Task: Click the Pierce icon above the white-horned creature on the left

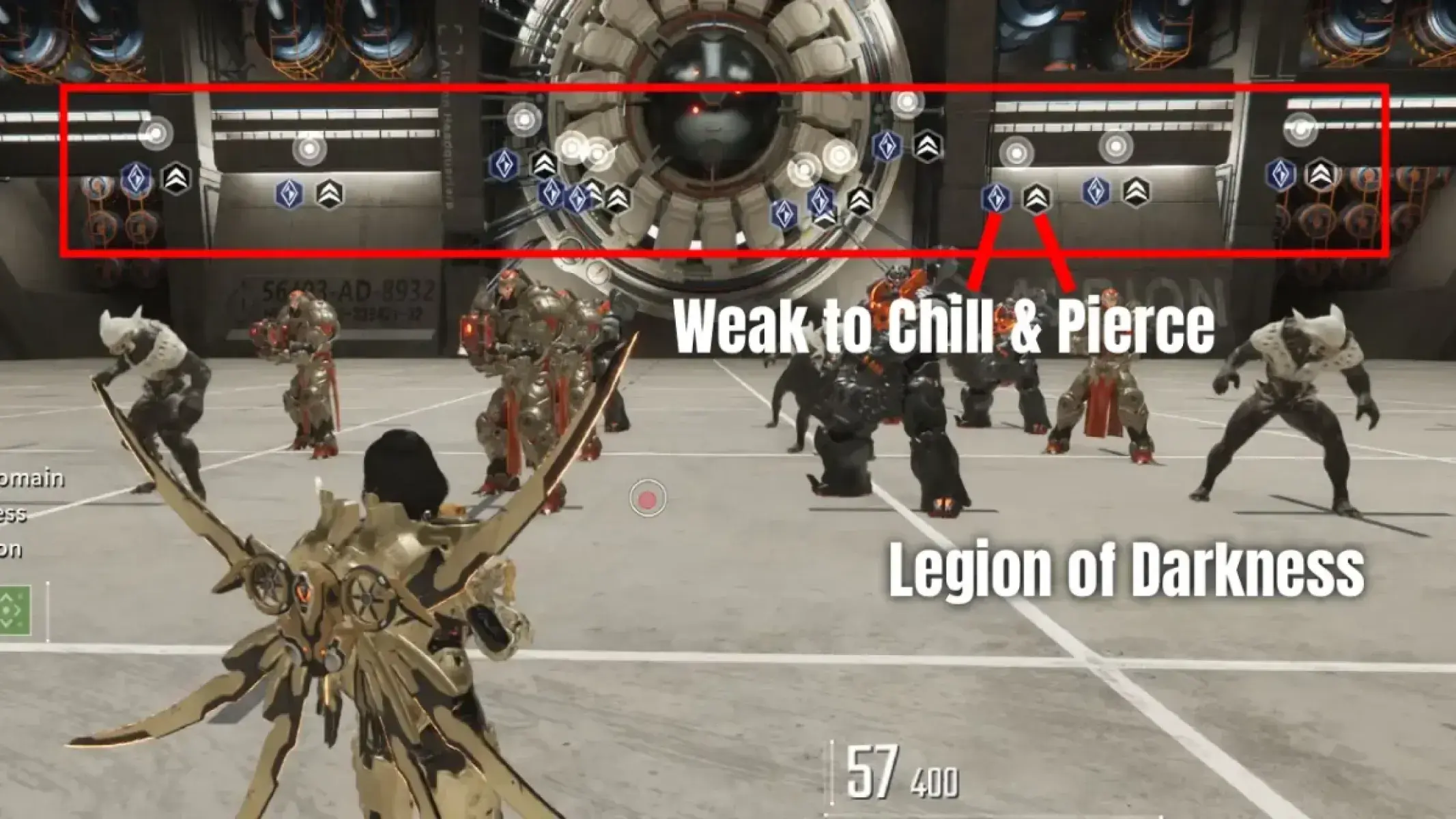Action: 176,179
